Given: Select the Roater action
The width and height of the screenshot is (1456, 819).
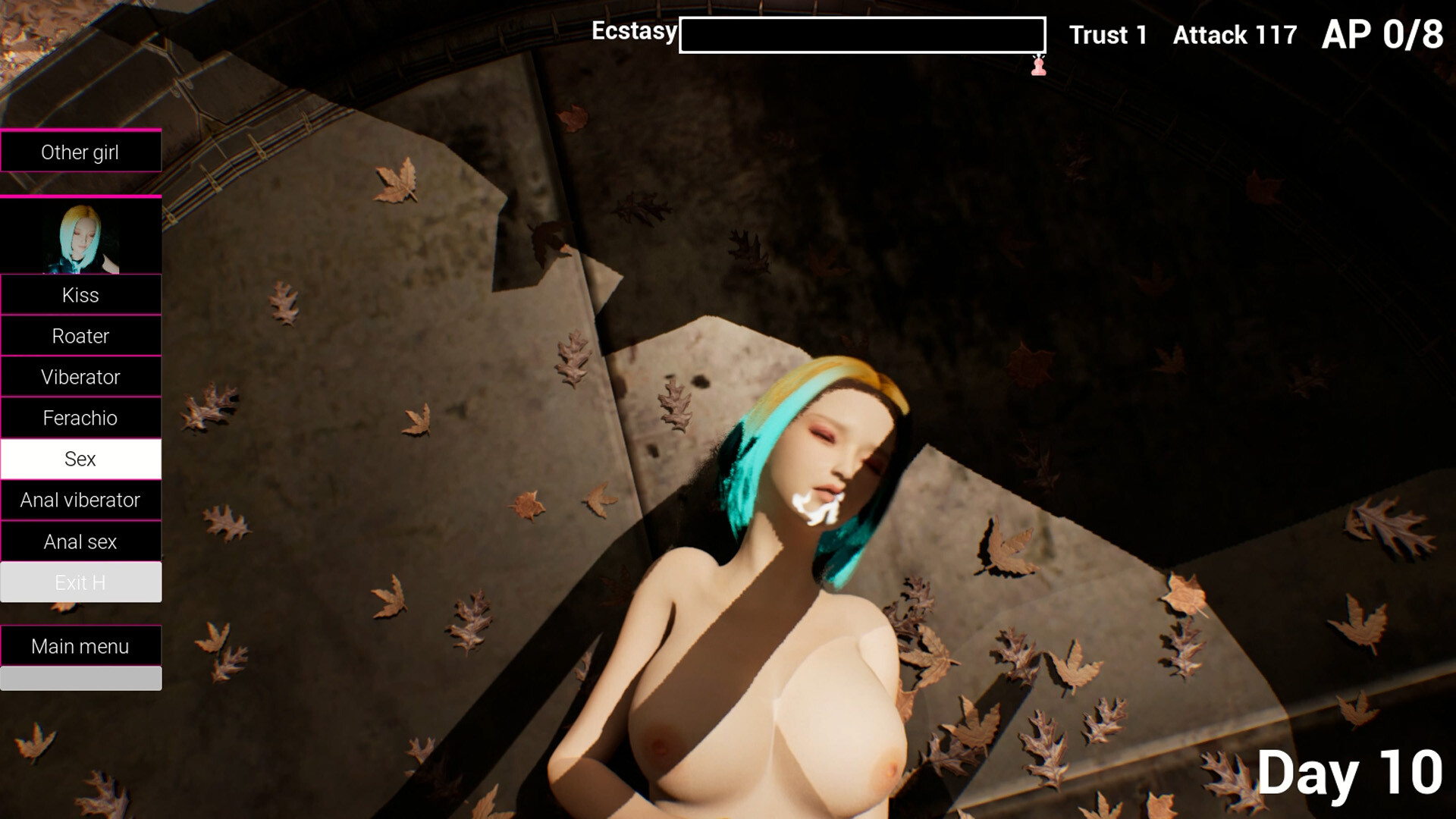Looking at the screenshot, I should [81, 336].
